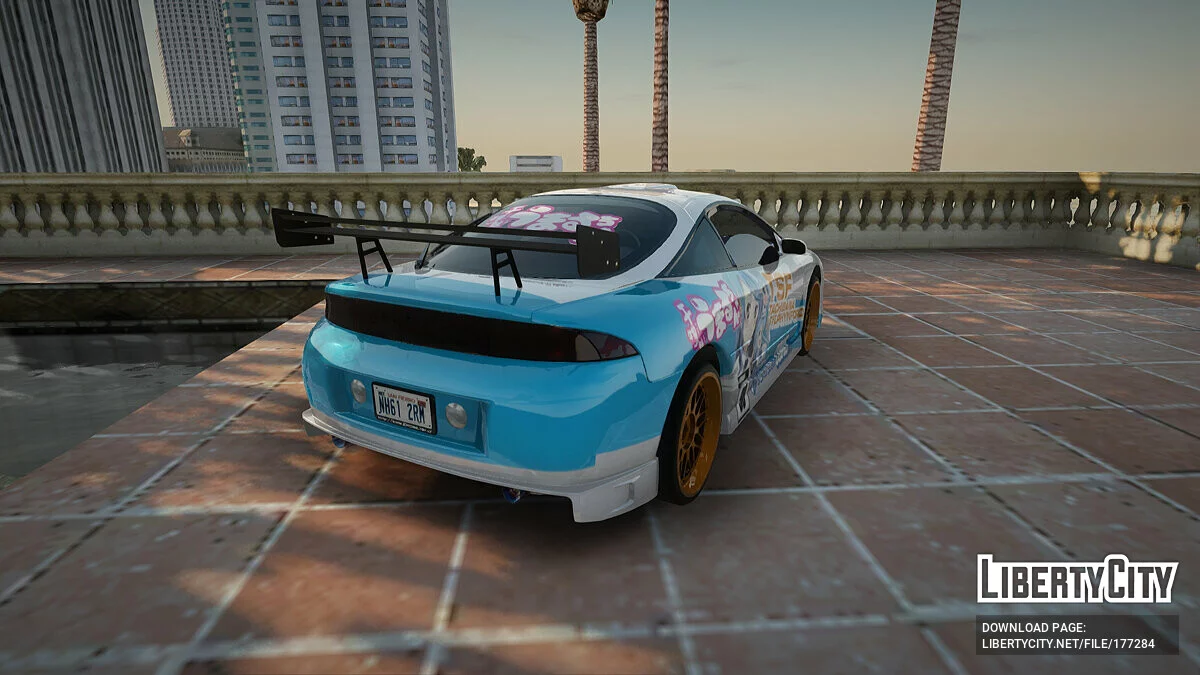This screenshot has height=675, width=1200.
Task: Click the LibertyCity logo watermark
Action: (1077, 579)
